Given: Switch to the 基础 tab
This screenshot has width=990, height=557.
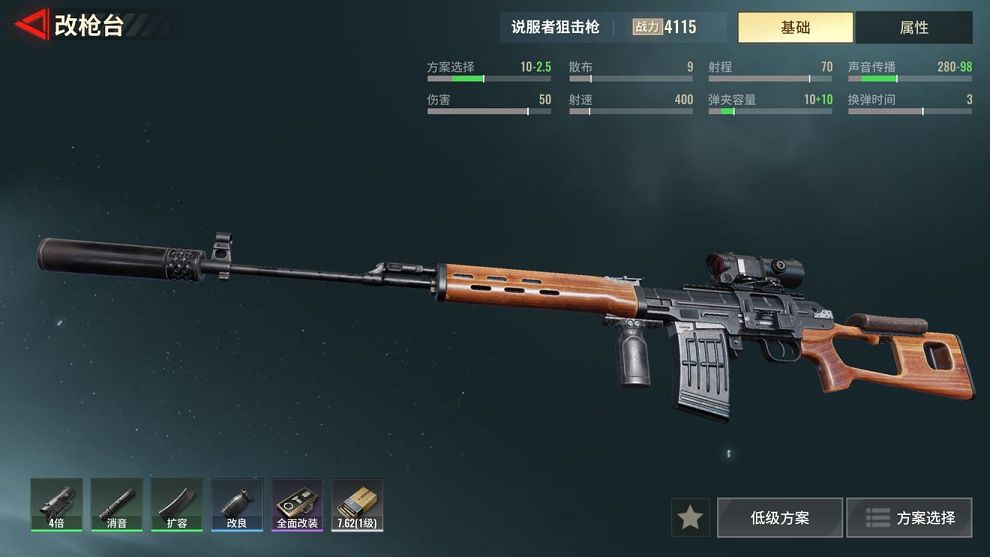Looking at the screenshot, I should [x=795, y=28].
